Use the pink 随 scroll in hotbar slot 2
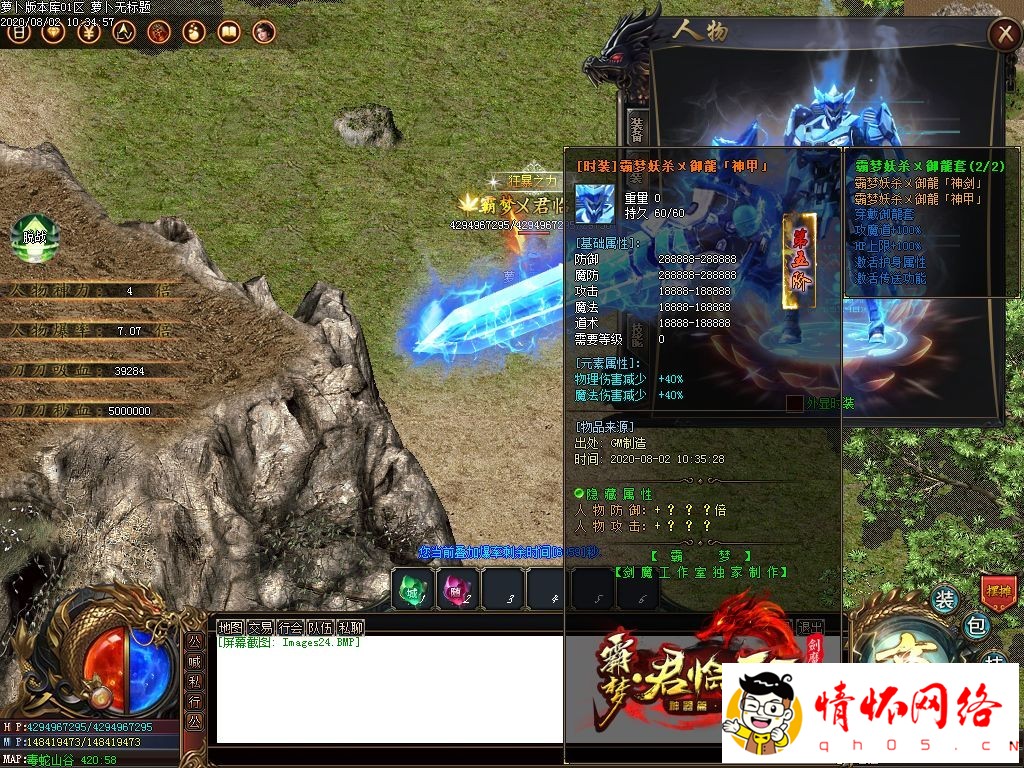 [x=456, y=589]
